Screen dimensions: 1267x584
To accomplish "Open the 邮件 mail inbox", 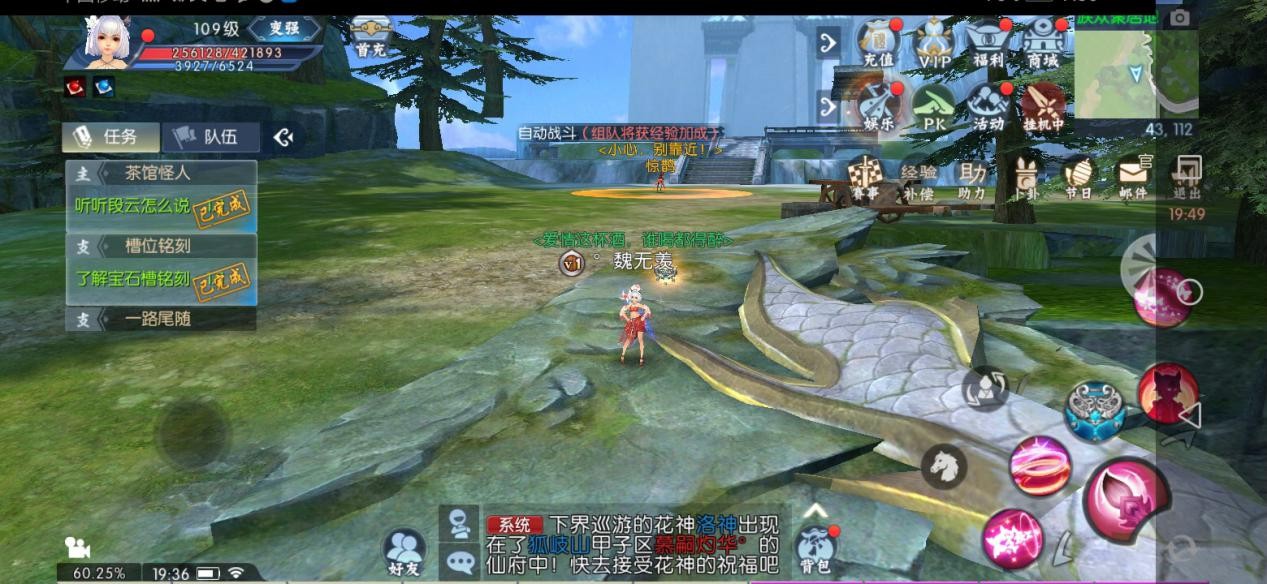I will point(1133,178).
